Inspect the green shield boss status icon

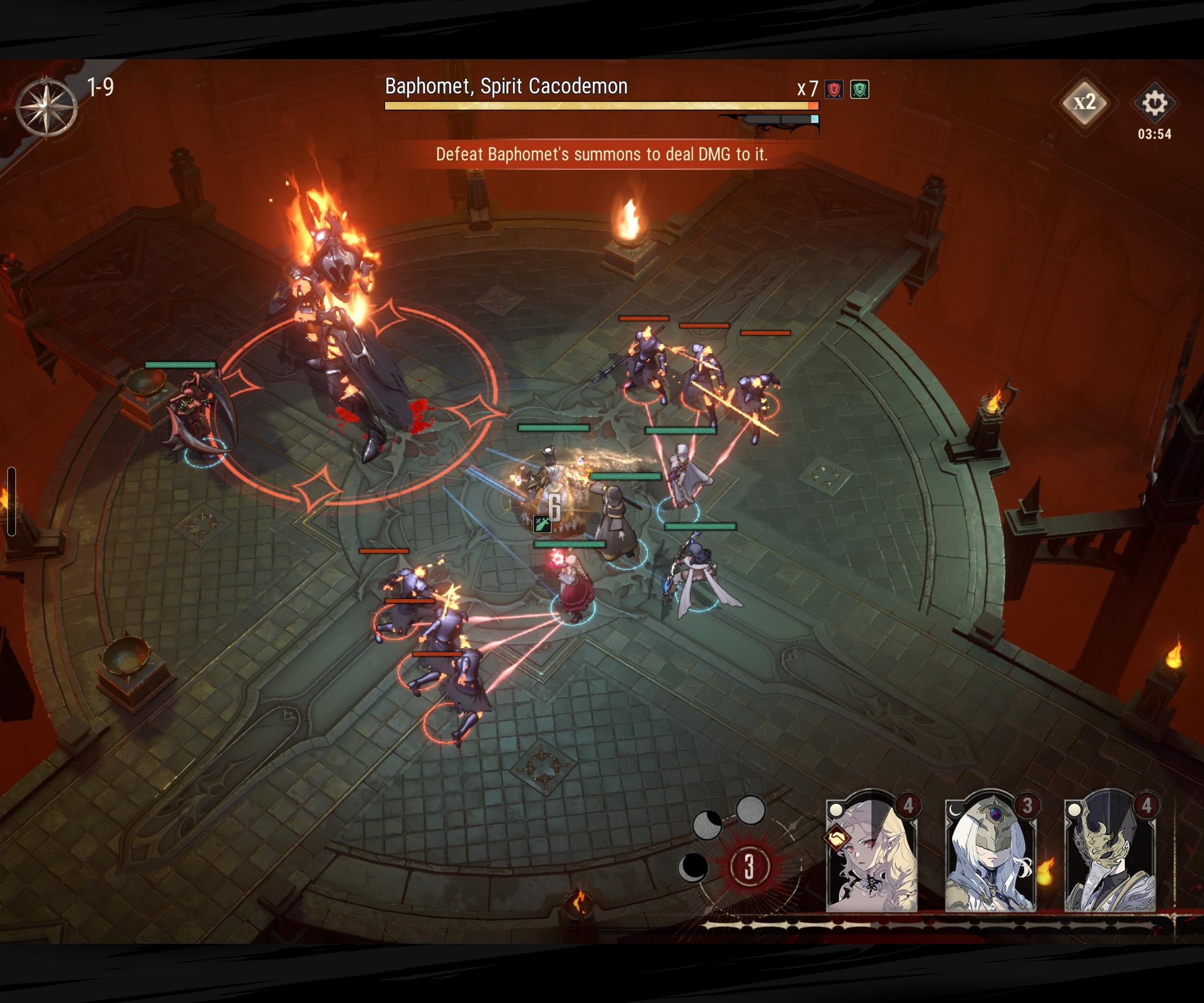859,90
